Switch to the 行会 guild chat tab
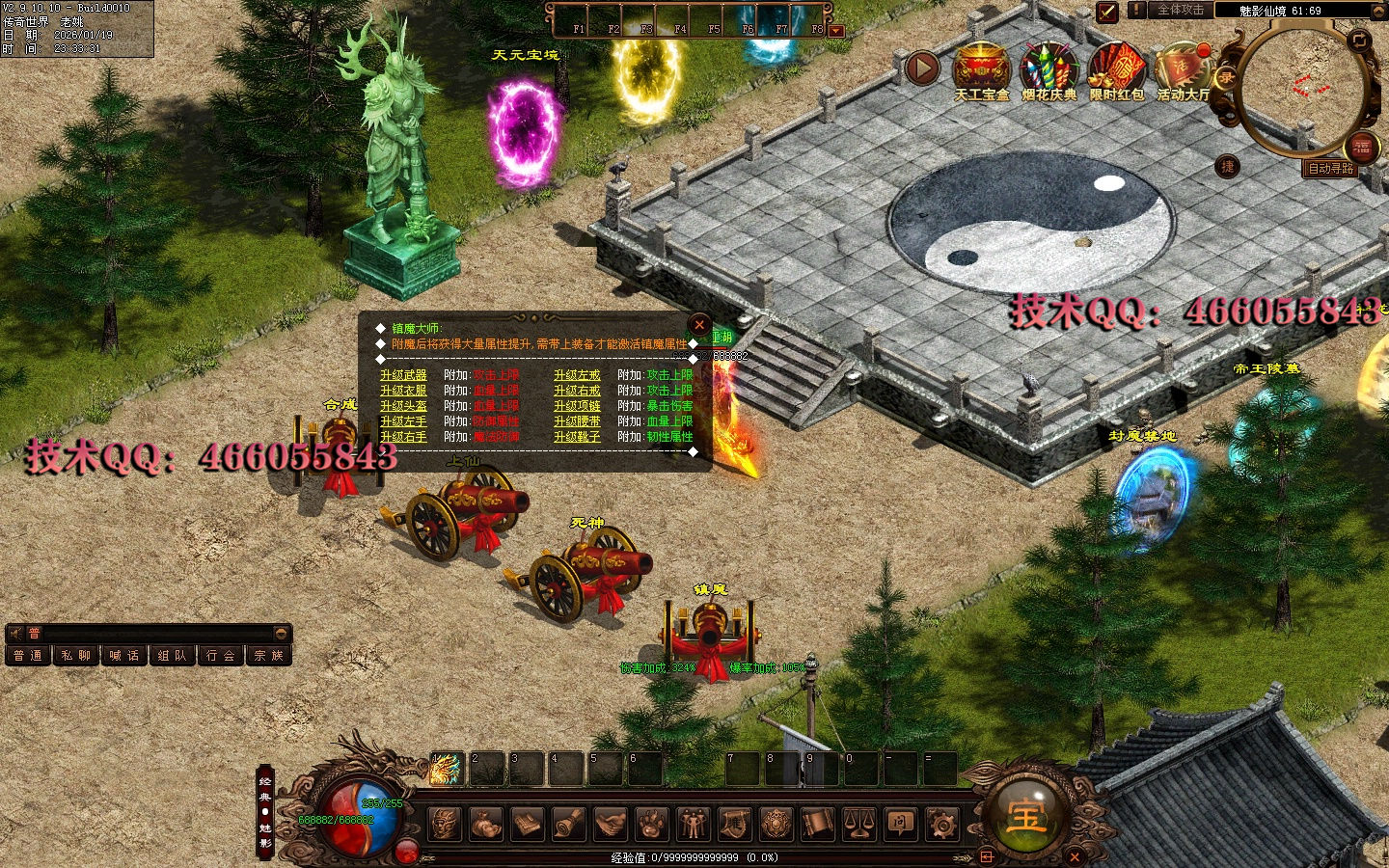 coord(221,656)
